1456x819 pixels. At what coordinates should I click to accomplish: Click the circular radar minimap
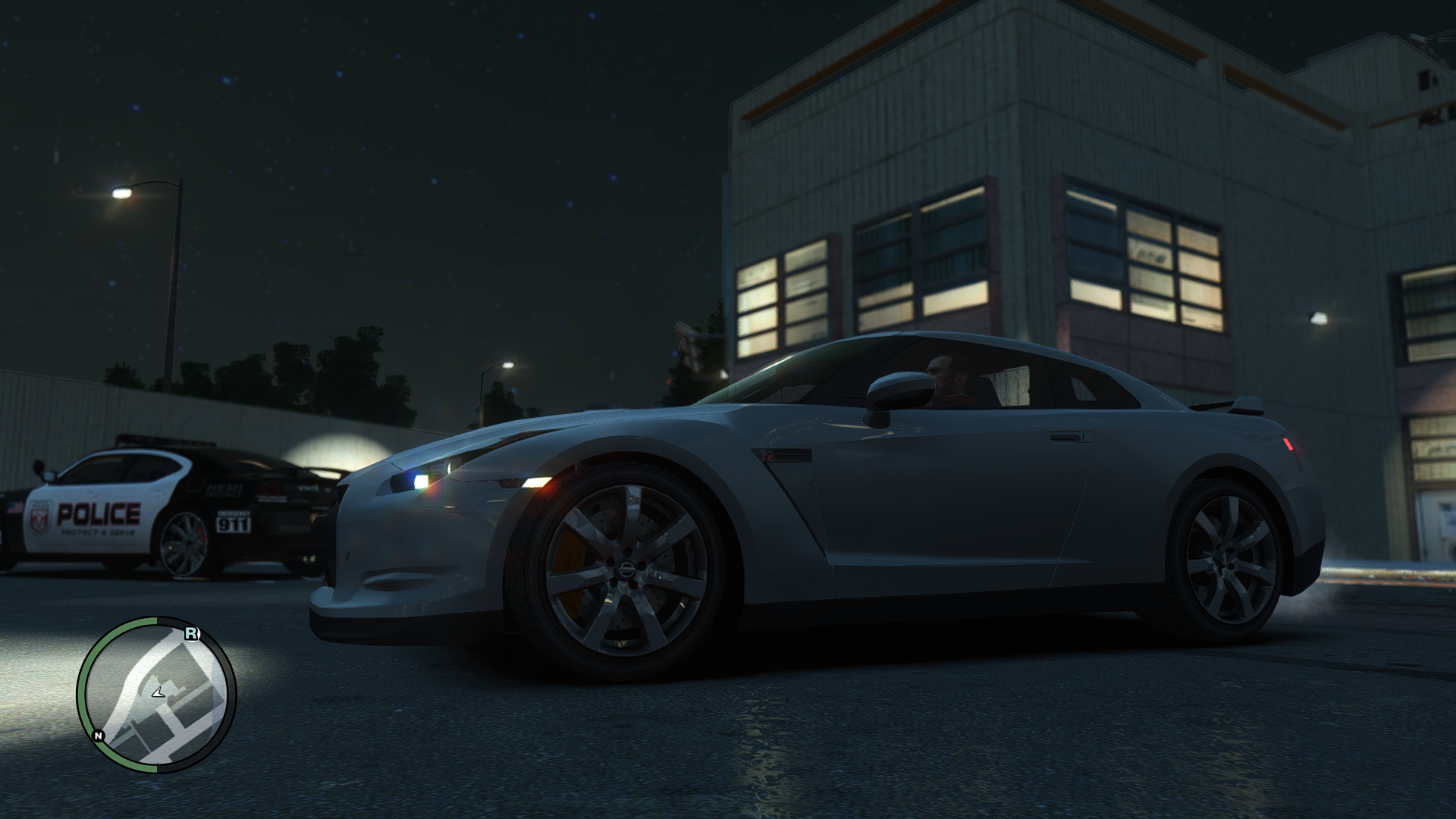pos(156,695)
